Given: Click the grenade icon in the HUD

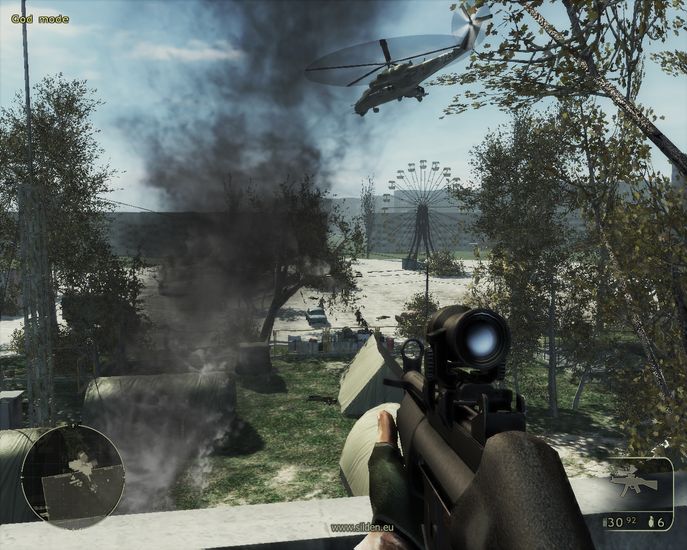Looking at the screenshot, I should [651, 522].
